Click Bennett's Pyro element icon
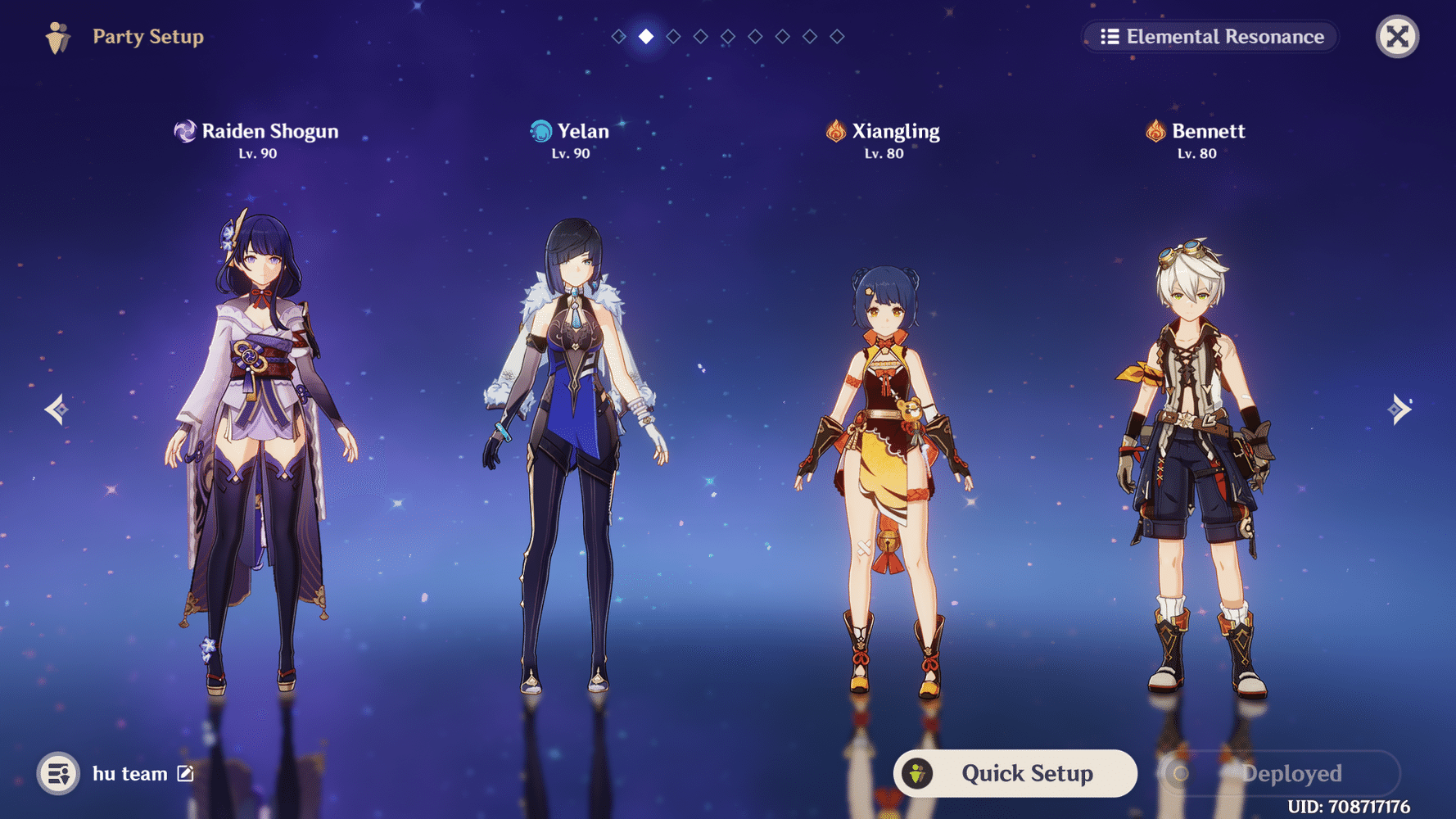Viewport: 1456px width, 819px height. [1155, 131]
